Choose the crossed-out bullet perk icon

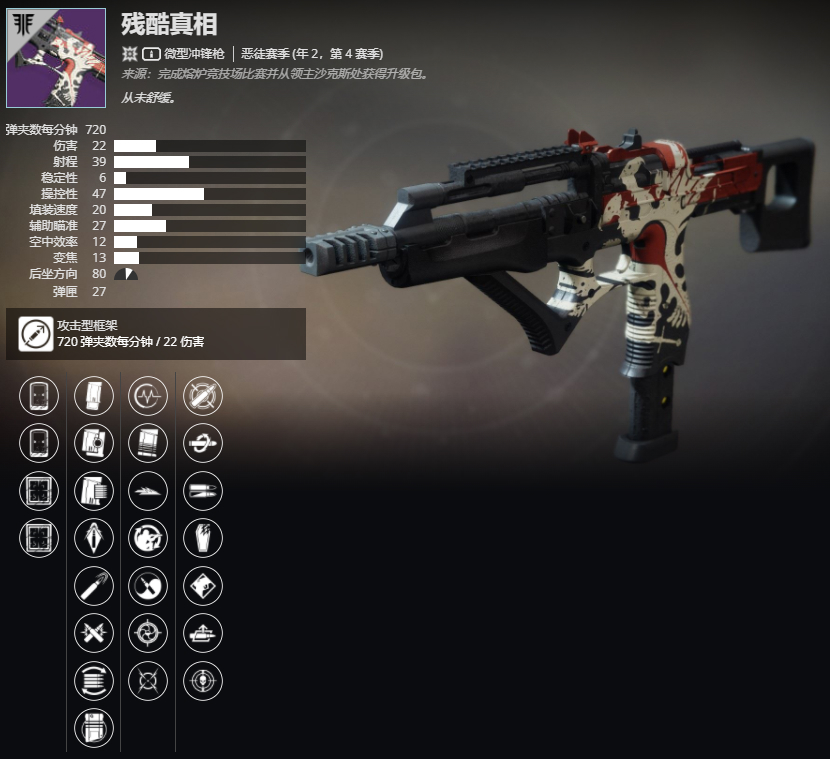203,395
